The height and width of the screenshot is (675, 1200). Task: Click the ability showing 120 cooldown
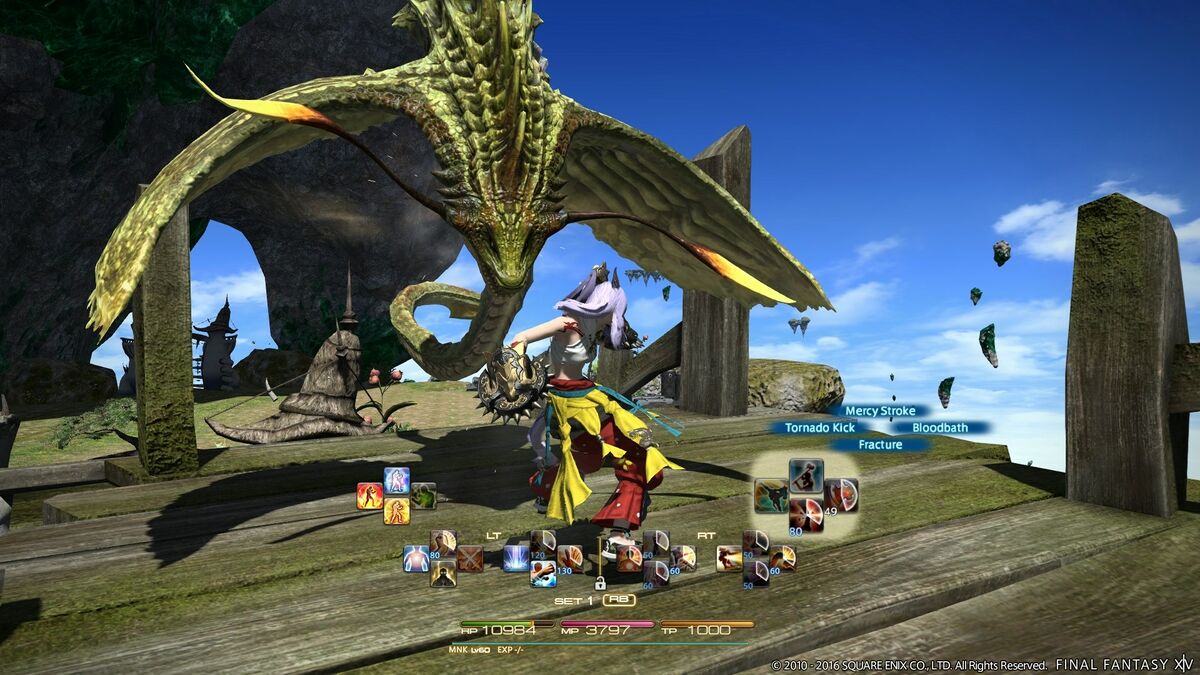[543, 543]
